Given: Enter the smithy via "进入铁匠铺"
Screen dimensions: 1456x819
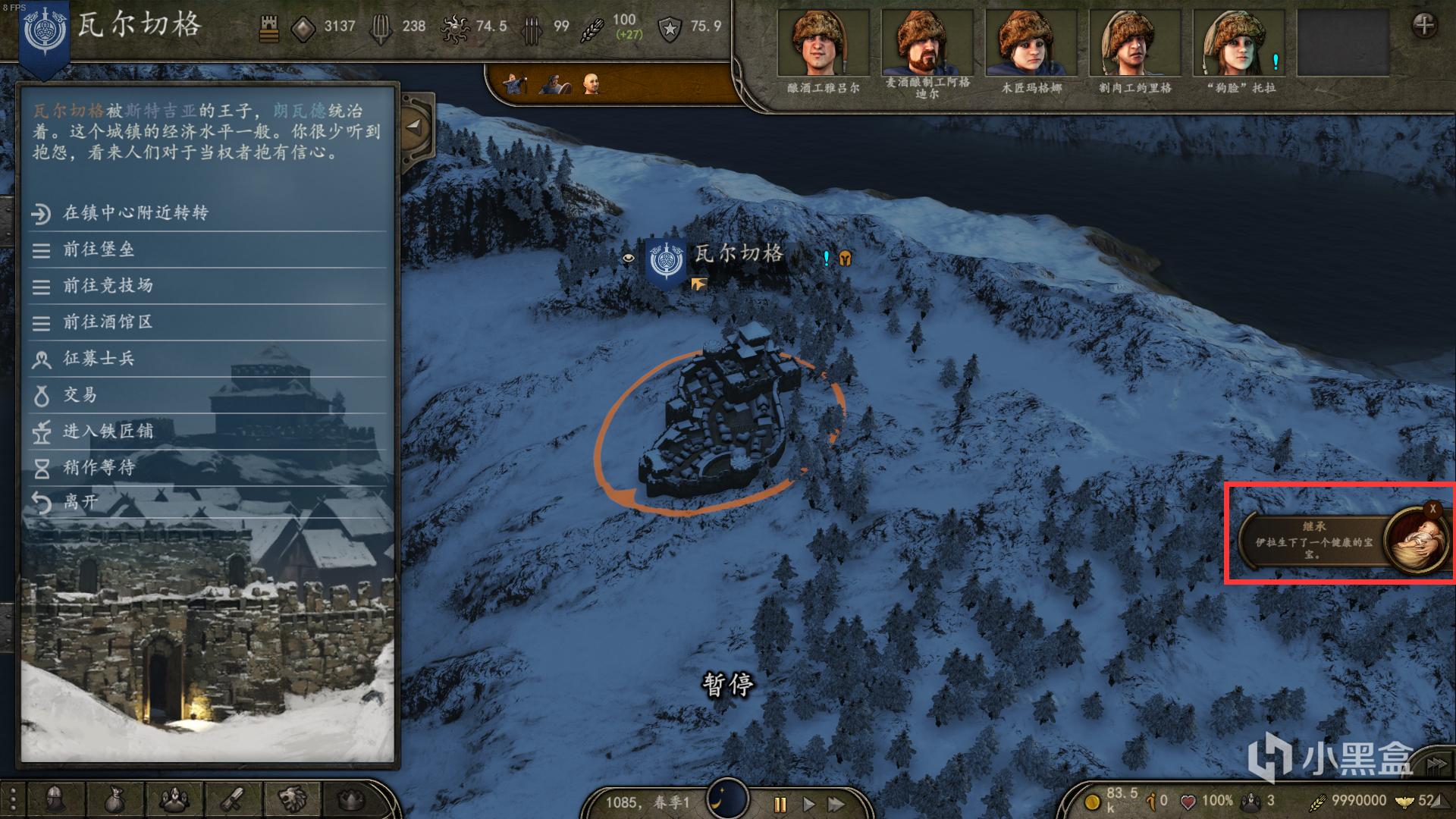Looking at the screenshot, I should pyautogui.click(x=108, y=431).
